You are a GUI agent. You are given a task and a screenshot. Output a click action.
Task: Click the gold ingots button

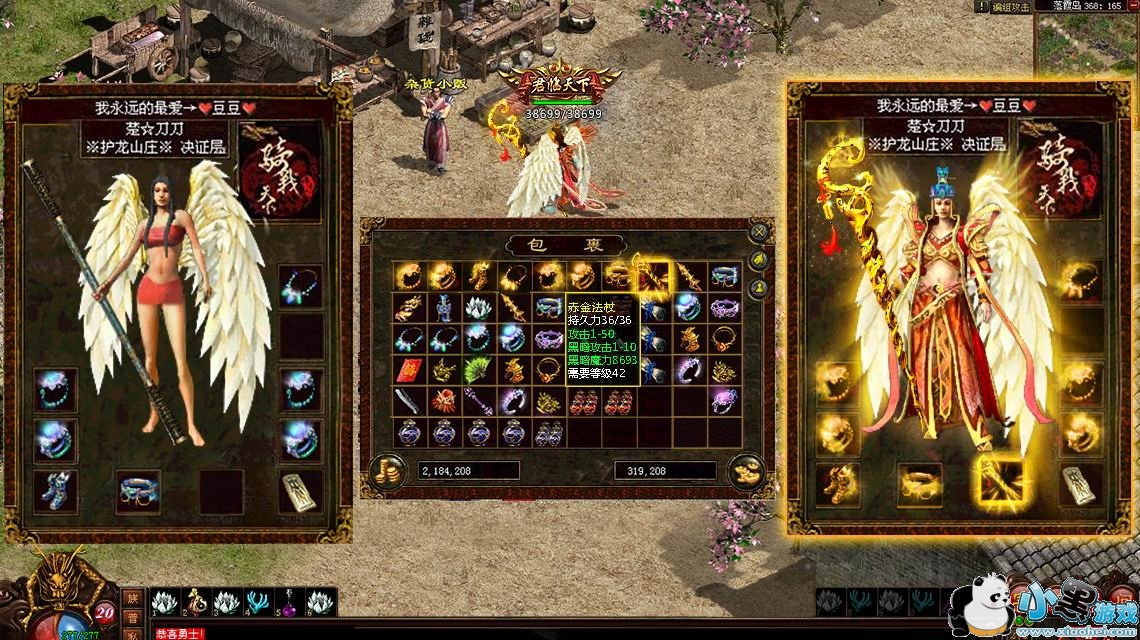745,470
